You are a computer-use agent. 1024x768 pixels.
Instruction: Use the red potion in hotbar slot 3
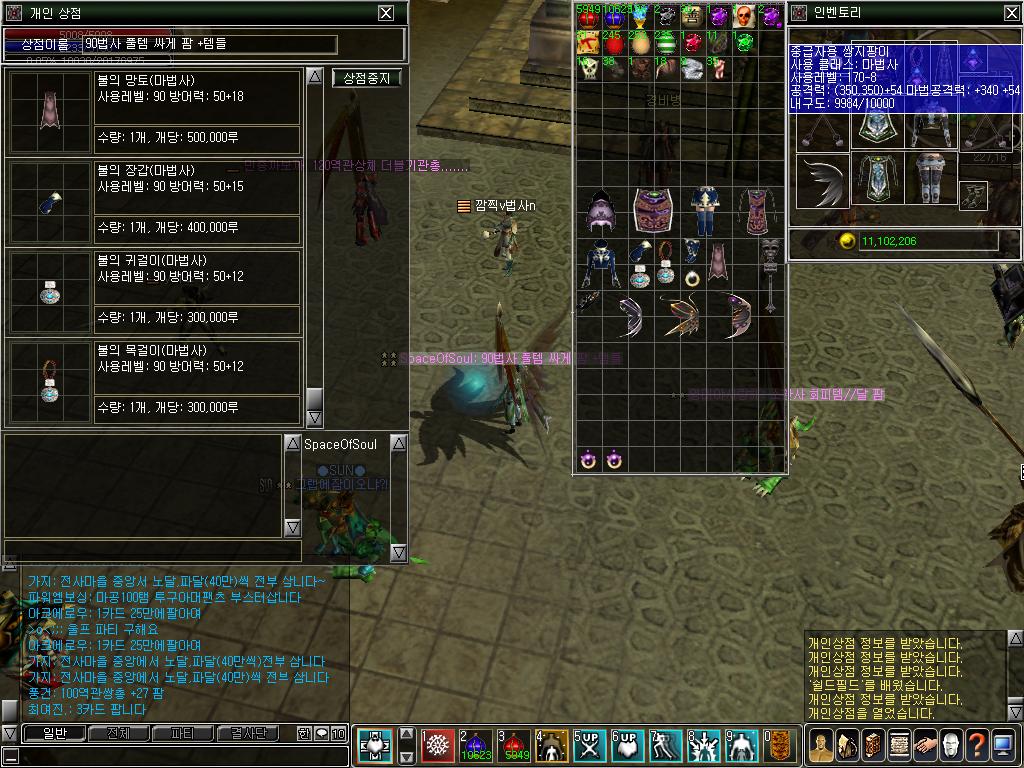coord(513,746)
